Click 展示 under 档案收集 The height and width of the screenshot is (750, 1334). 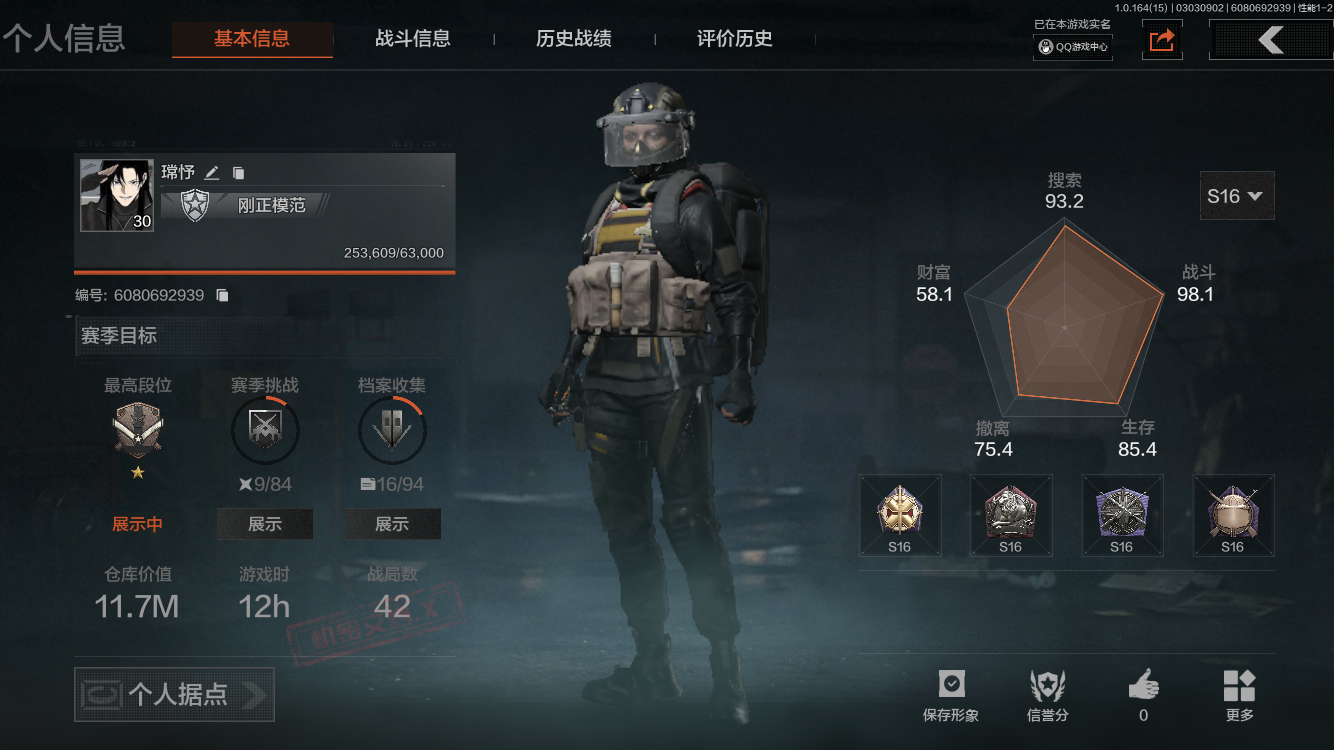pos(392,523)
